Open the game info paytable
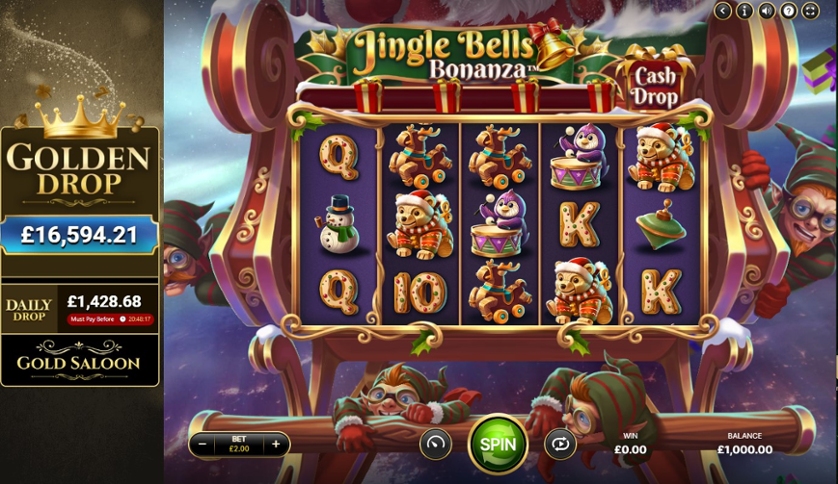This screenshot has width=838, height=484. click(x=745, y=10)
